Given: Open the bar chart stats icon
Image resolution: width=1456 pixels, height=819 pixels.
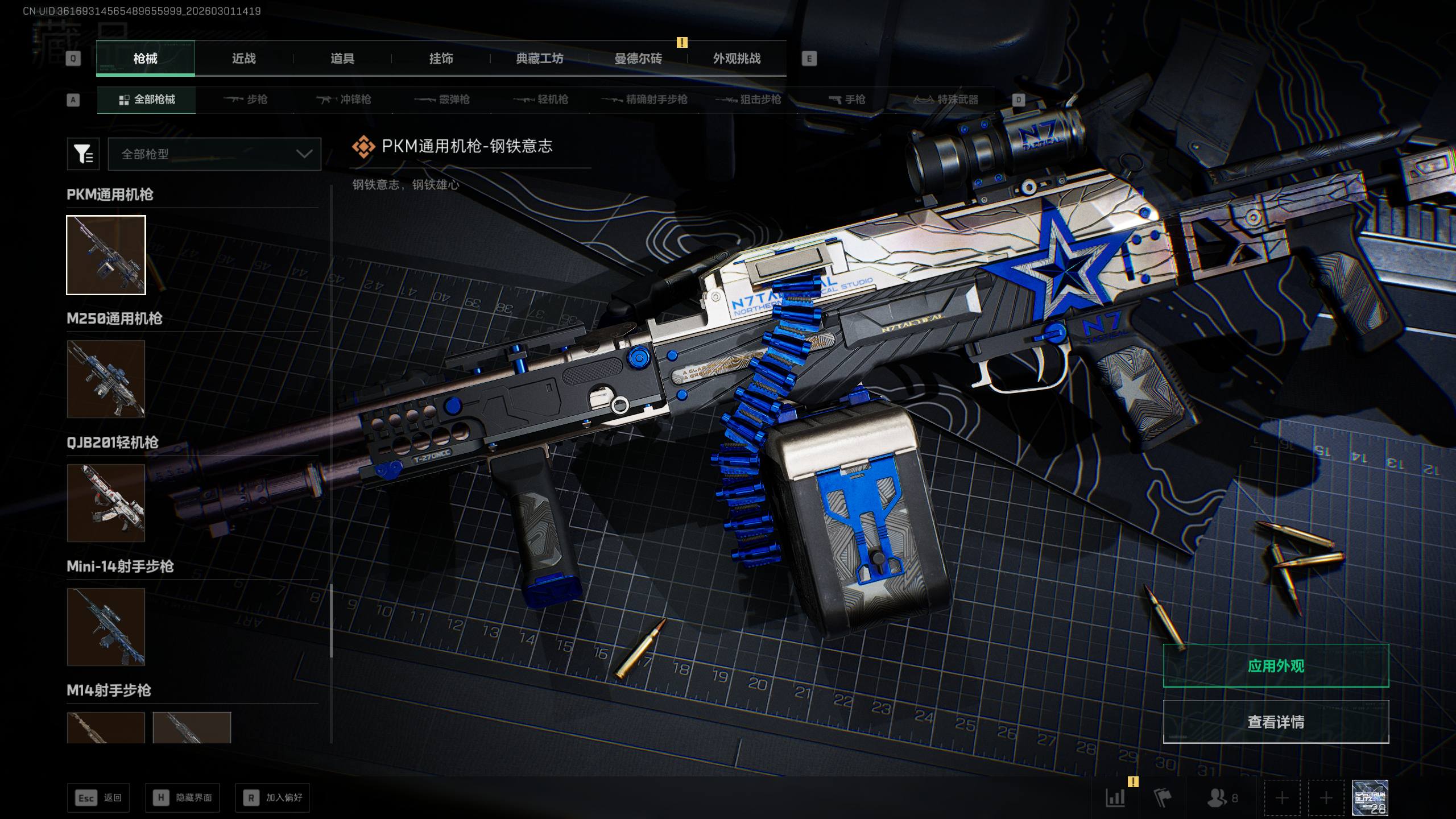Looking at the screenshot, I should (x=1115, y=798).
